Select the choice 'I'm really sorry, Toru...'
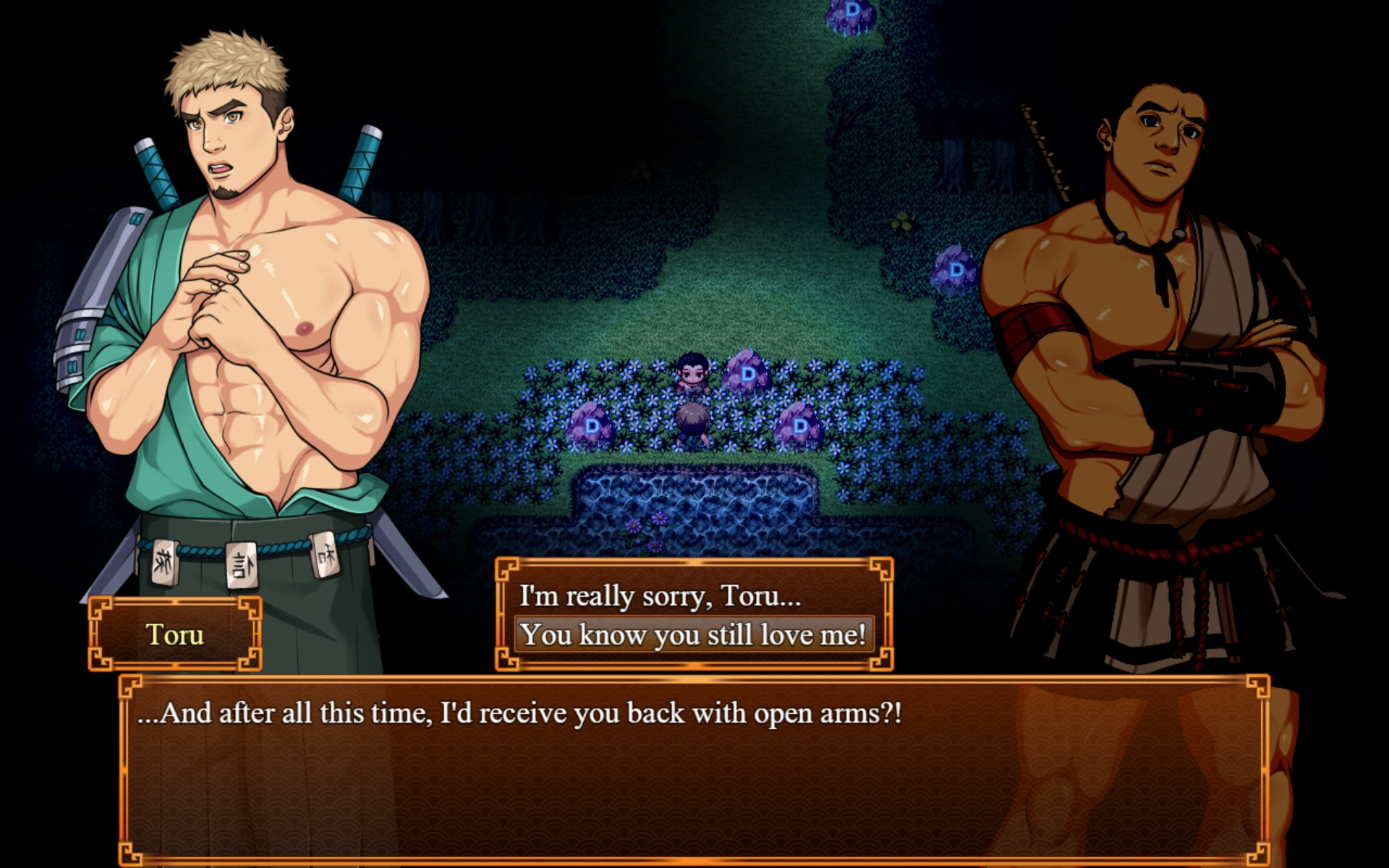The width and height of the screenshot is (1389, 868). [658, 597]
